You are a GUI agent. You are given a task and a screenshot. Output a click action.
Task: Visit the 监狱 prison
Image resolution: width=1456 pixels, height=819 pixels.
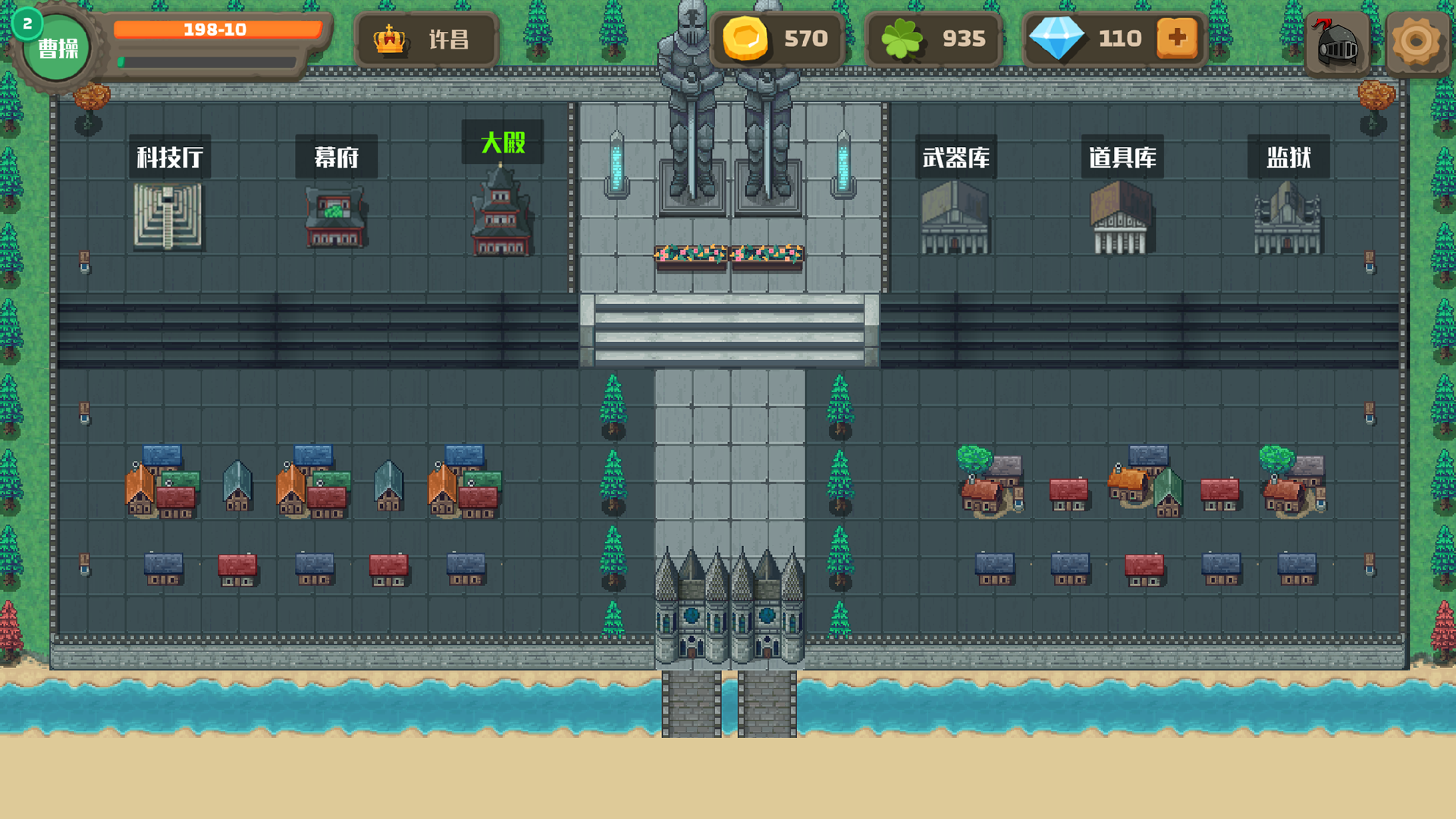[1288, 220]
